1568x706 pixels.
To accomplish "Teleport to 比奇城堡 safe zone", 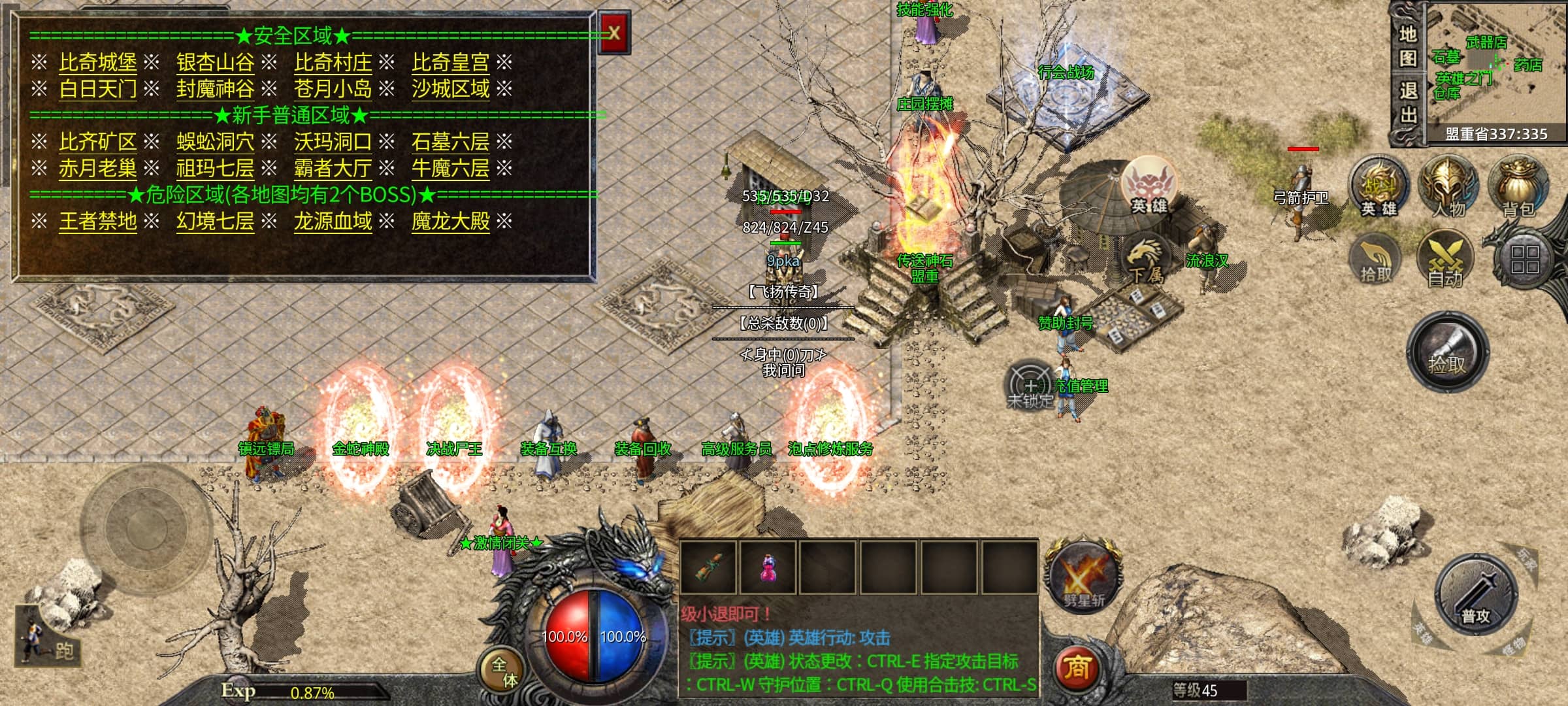I will [98, 63].
